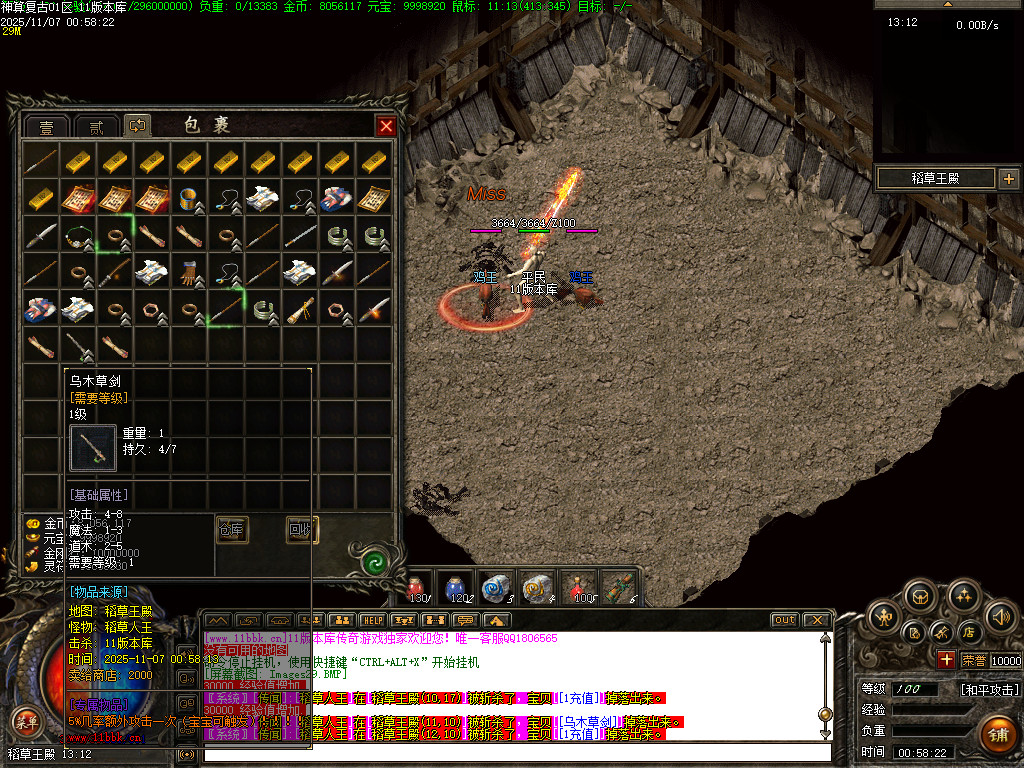Close the 包裹 inventory window
1024x768 pixels.
[386, 126]
